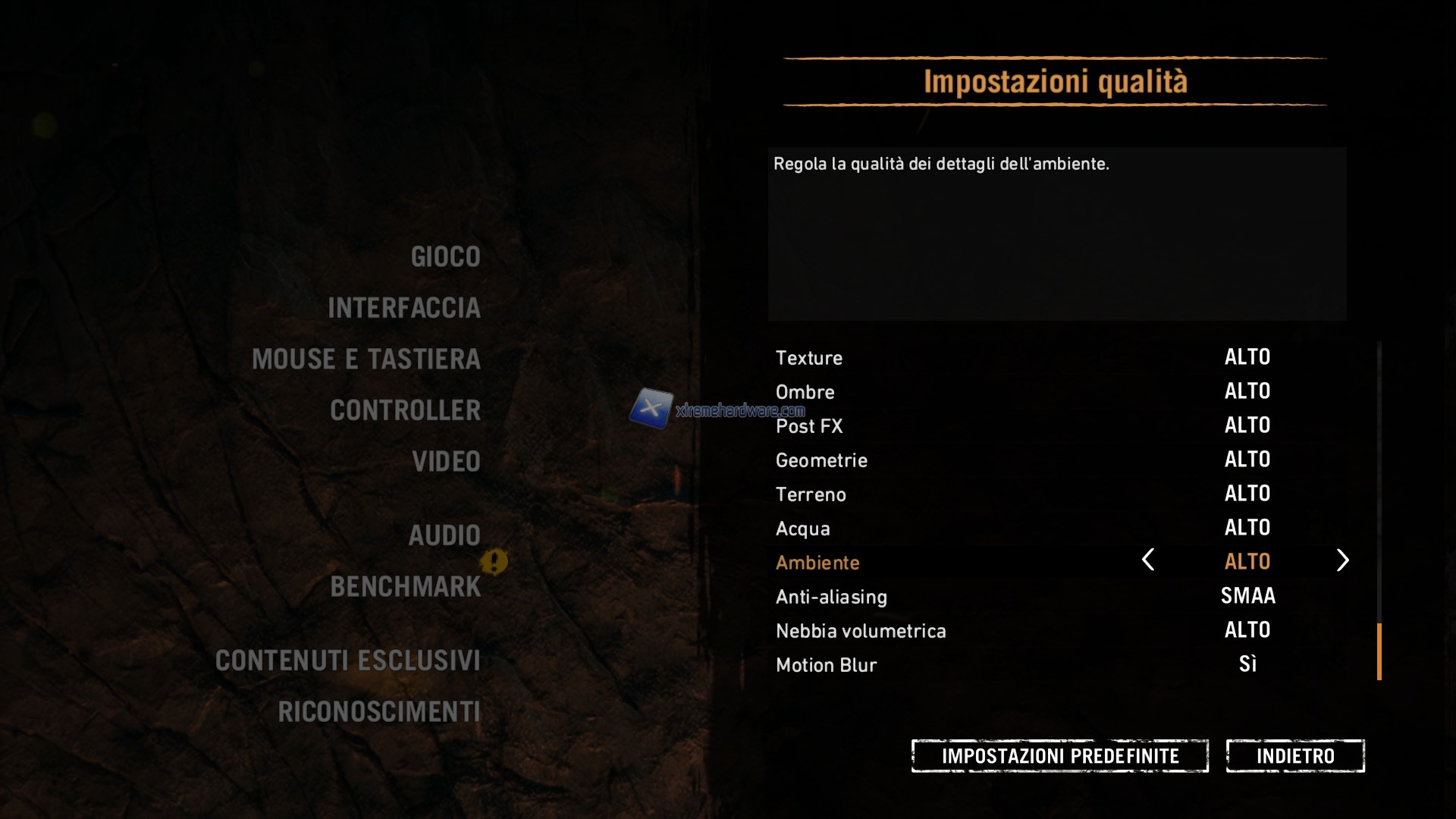Image resolution: width=1456 pixels, height=819 pixels.
Task: Open the AUDIO settings
Action: click(444, 535)
